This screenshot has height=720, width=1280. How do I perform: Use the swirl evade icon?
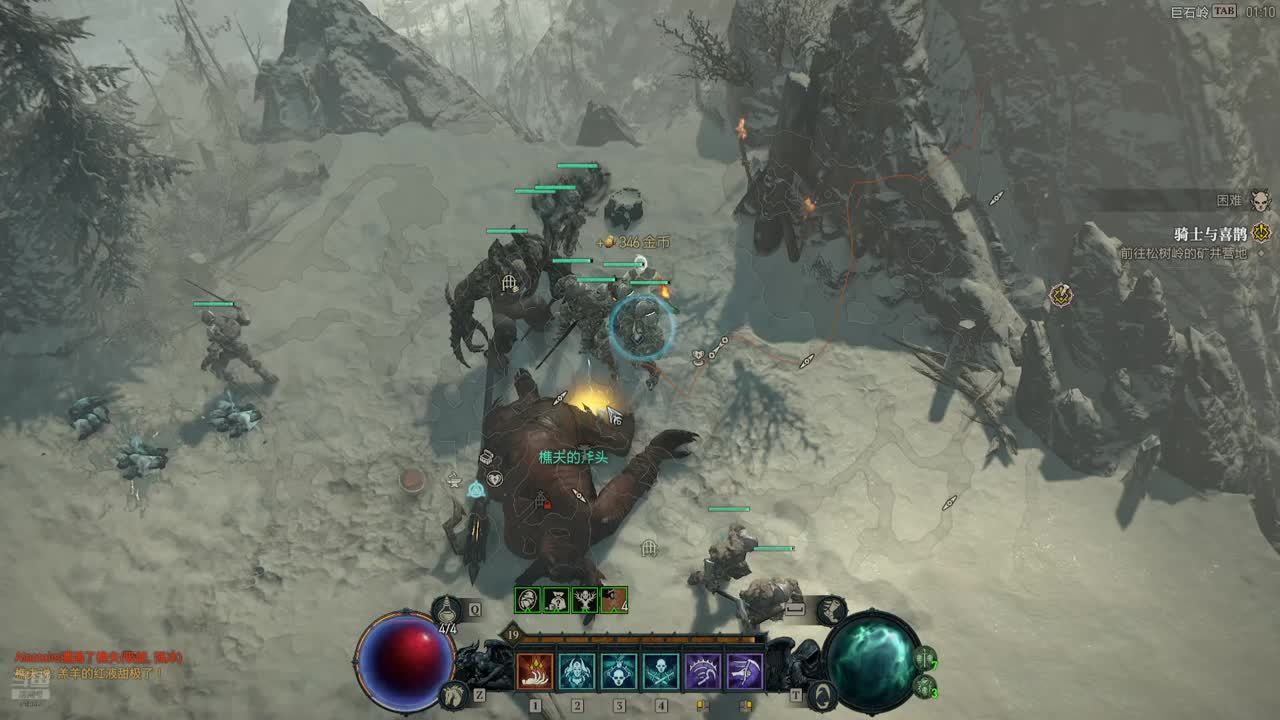823,693
